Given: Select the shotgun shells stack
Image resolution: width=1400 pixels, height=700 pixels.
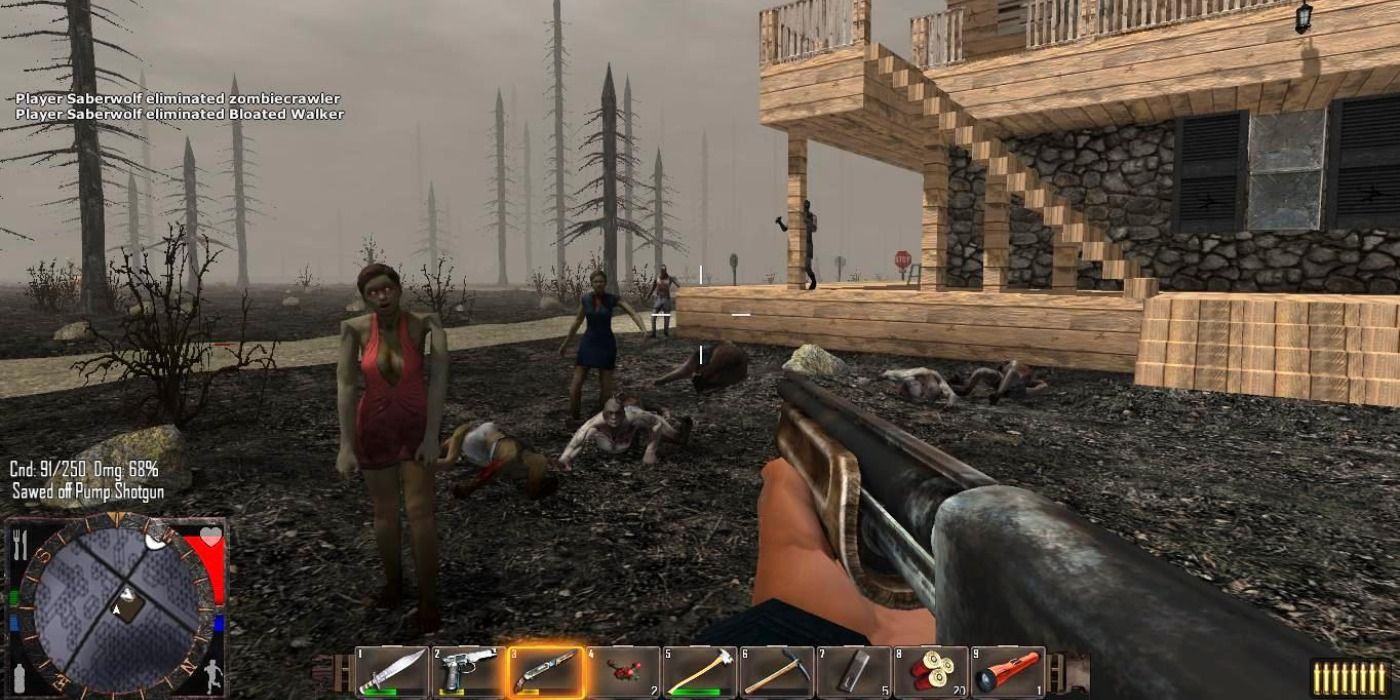Looking at the screenshot, I should pos(930,671).
